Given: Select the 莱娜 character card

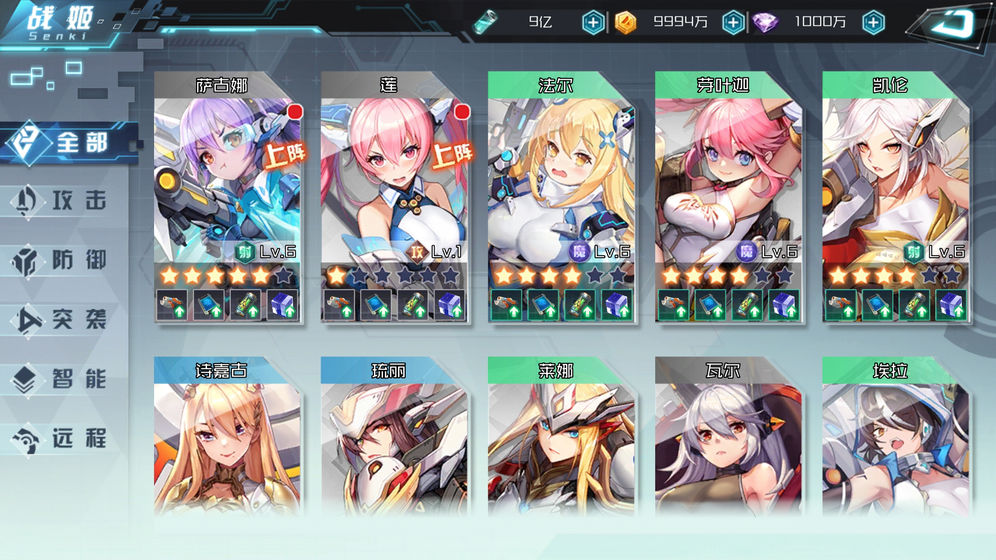Looking at the screenshot, I should coord(561,440).
